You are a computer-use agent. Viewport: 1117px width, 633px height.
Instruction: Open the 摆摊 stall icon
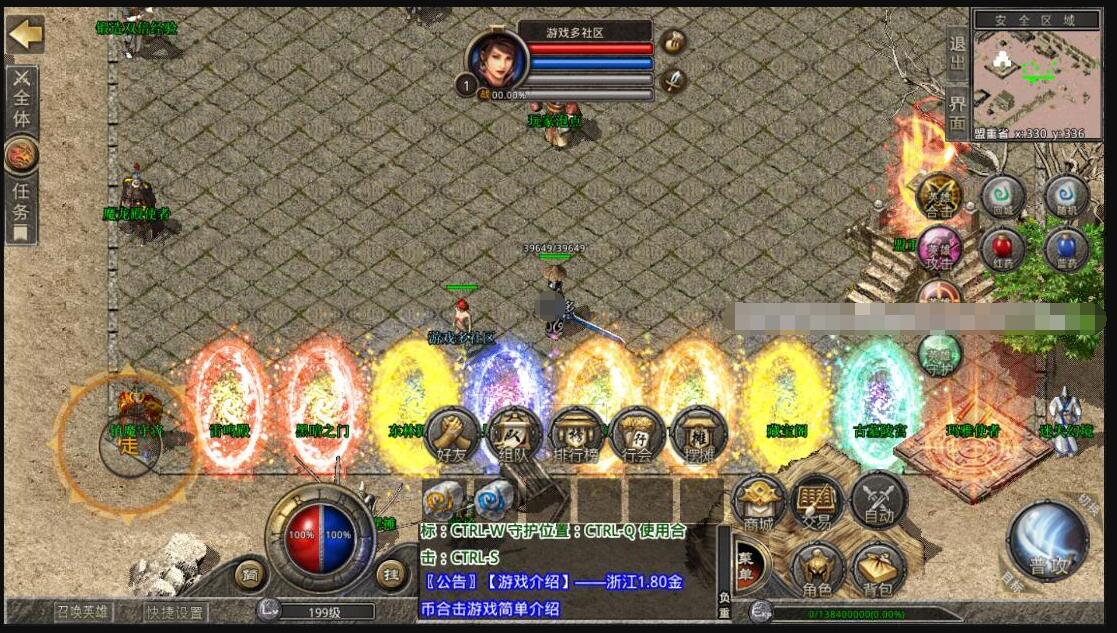(700, 436)
